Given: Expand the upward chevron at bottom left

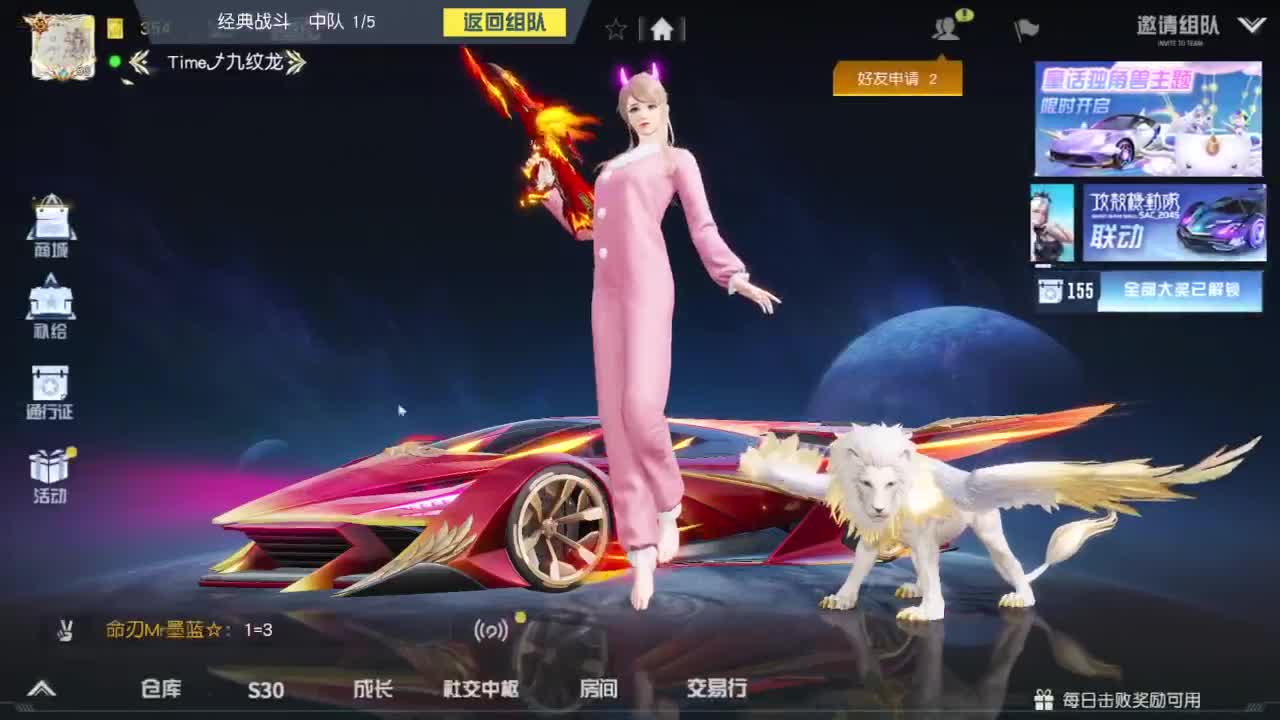Looking at the screenshot, I should point(42,690).
